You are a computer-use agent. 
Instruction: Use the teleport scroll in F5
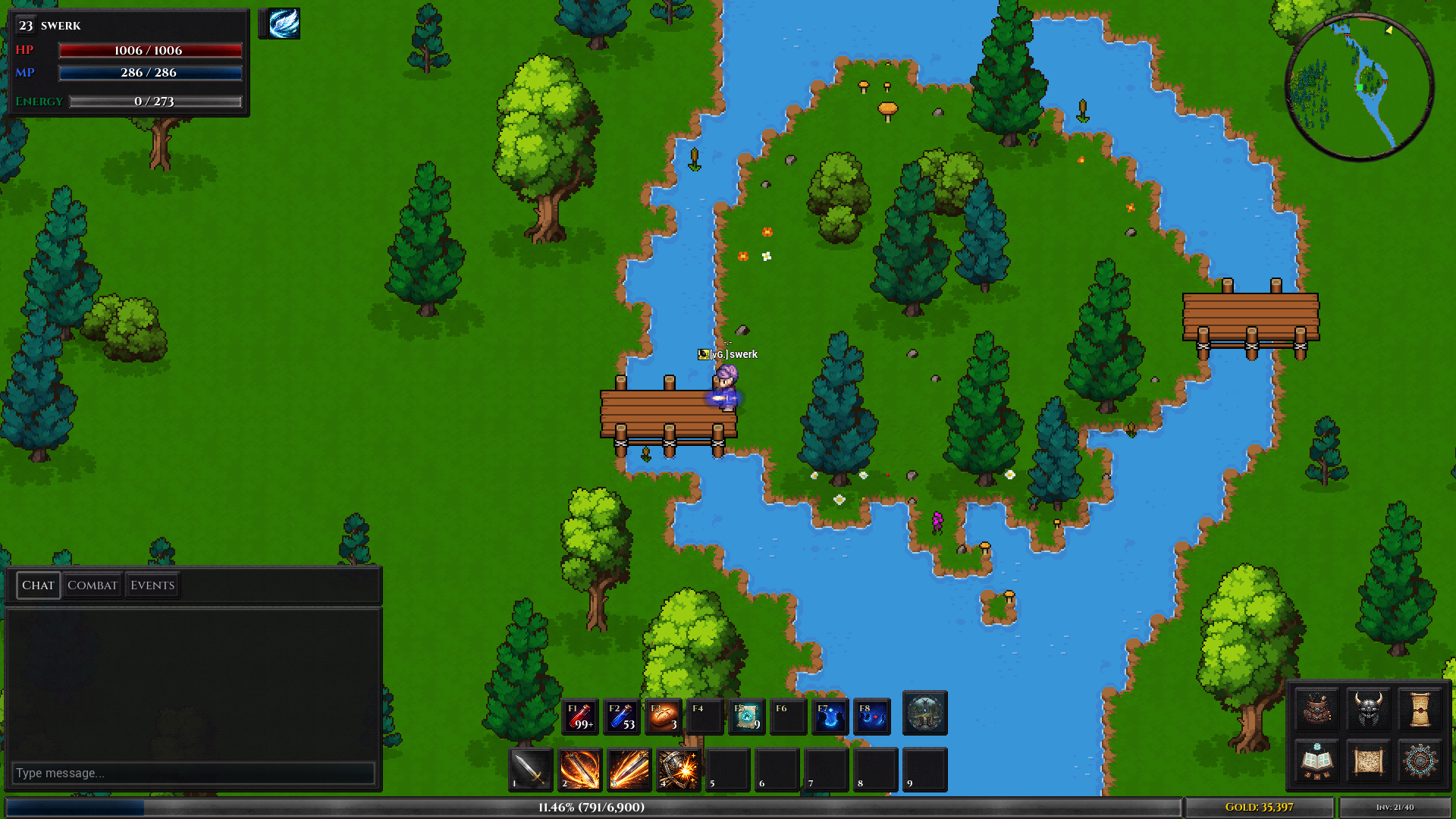[747, 716]
